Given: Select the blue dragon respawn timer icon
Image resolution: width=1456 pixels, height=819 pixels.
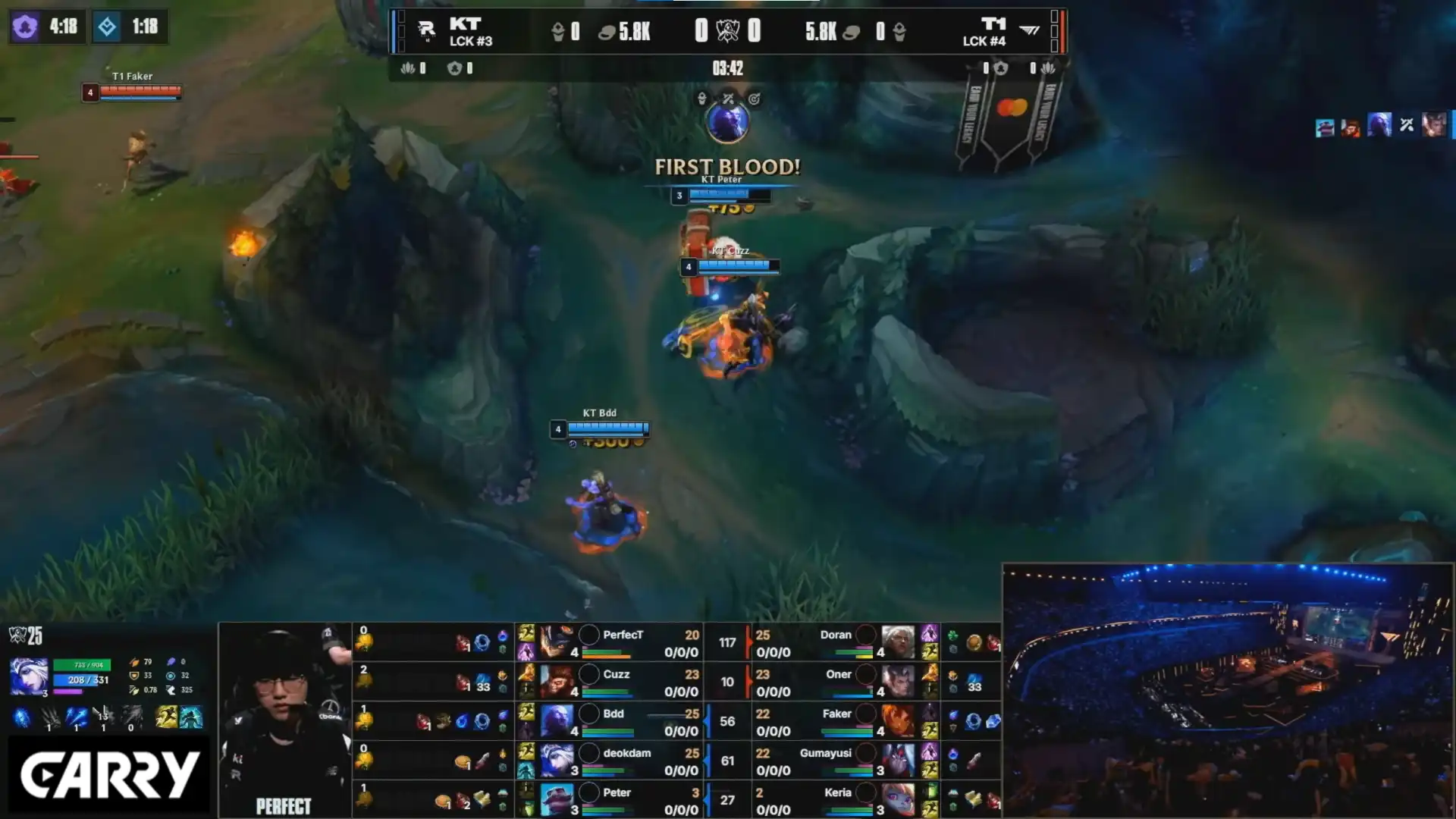Looking at the screenshot, I should [x=107, y=27].
